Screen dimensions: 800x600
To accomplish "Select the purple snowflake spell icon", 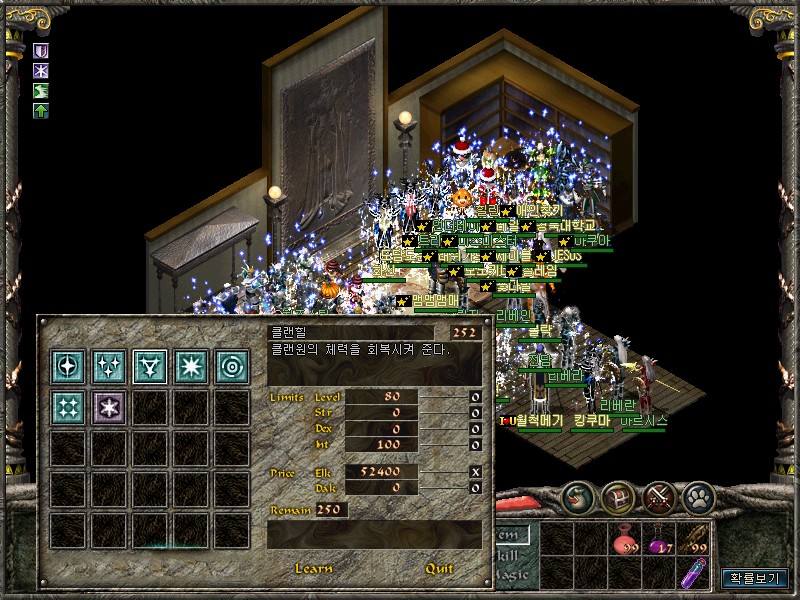I will click(x=108, y=406).
